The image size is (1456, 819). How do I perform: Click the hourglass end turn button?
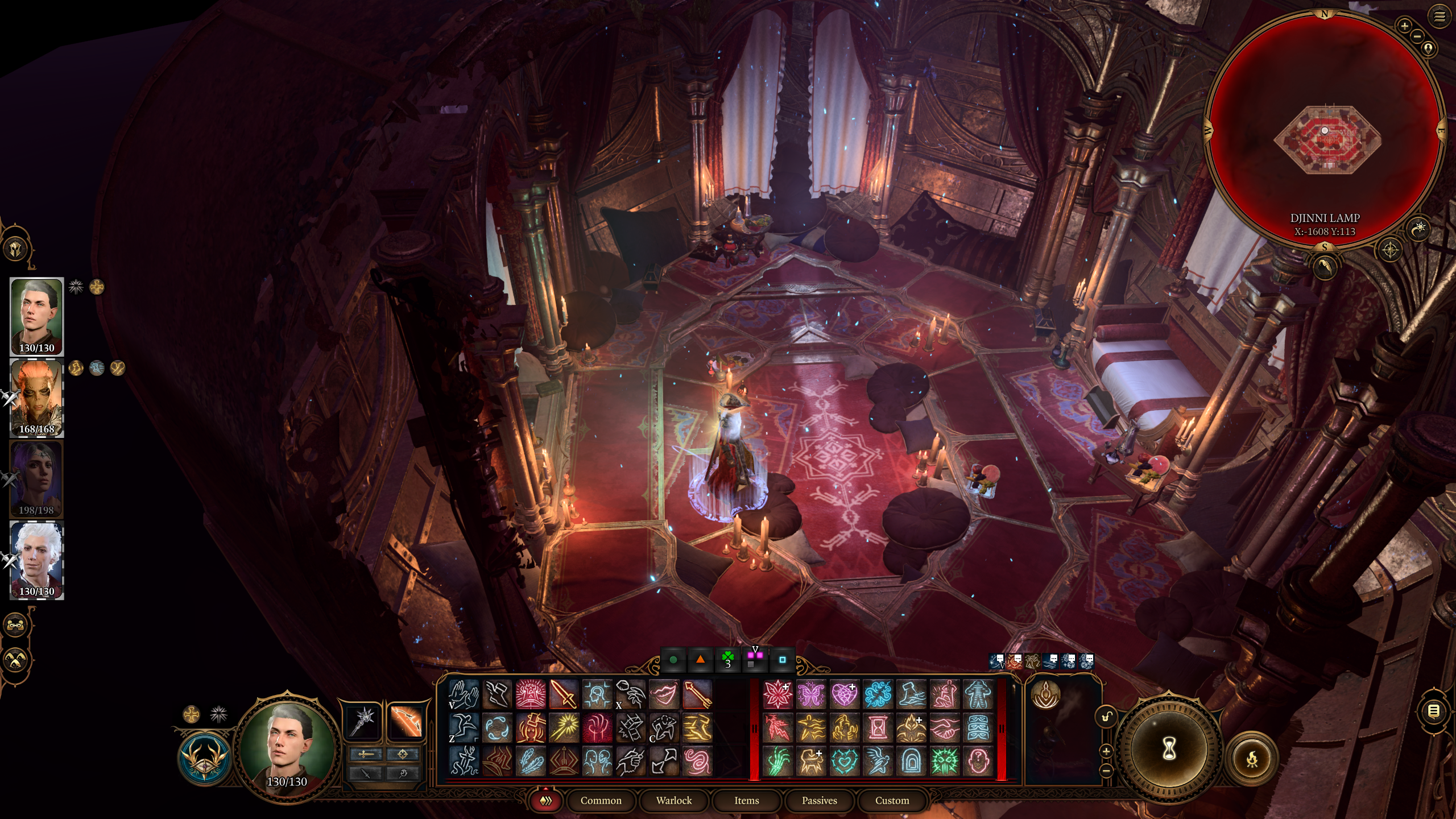[x=1168, y=748]
